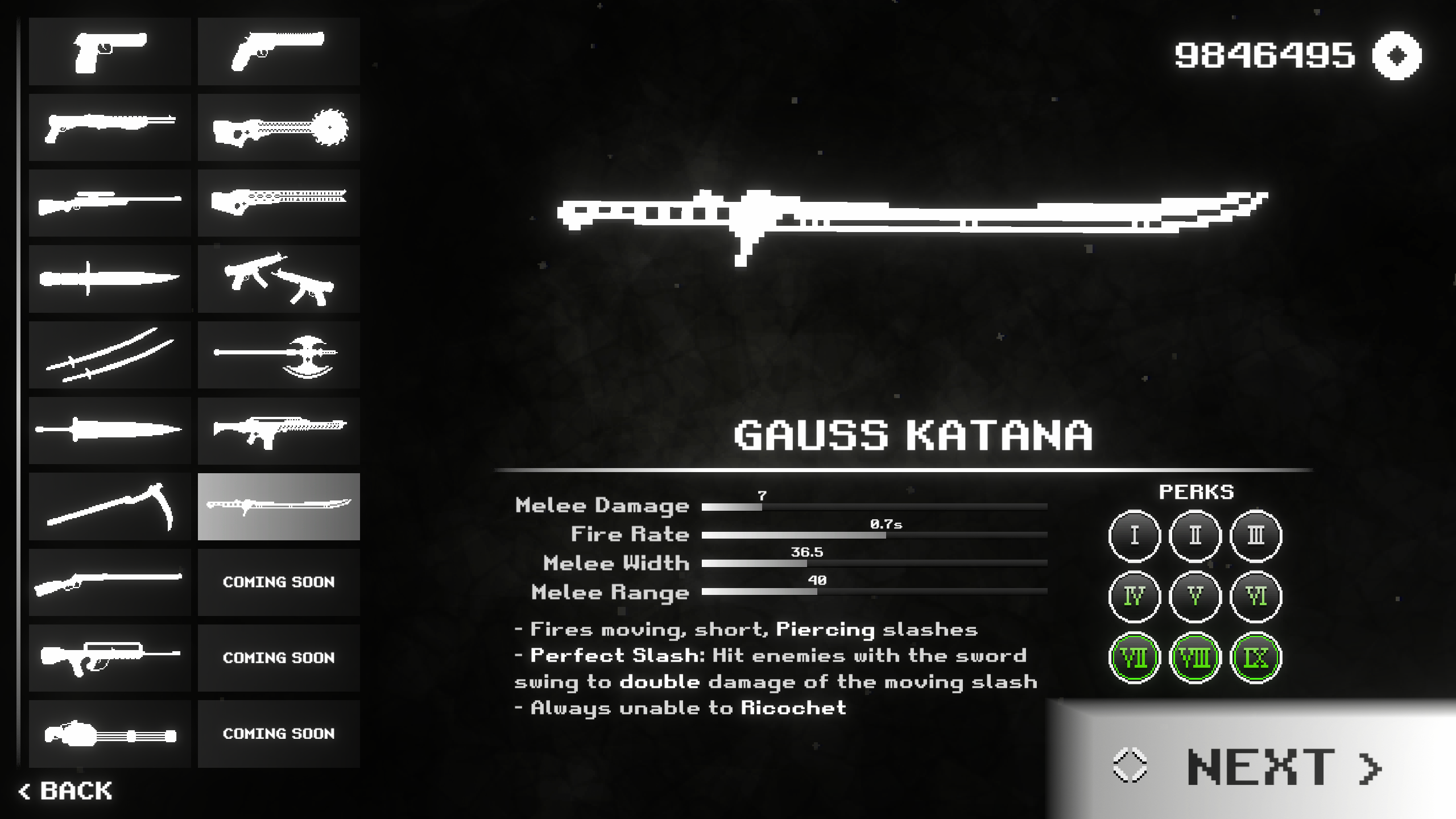Image resolution: width=1456 pixels, height=819 pixels.
Task: Select the sawblade launcher weapon
Action: click(x=278, y=127)
